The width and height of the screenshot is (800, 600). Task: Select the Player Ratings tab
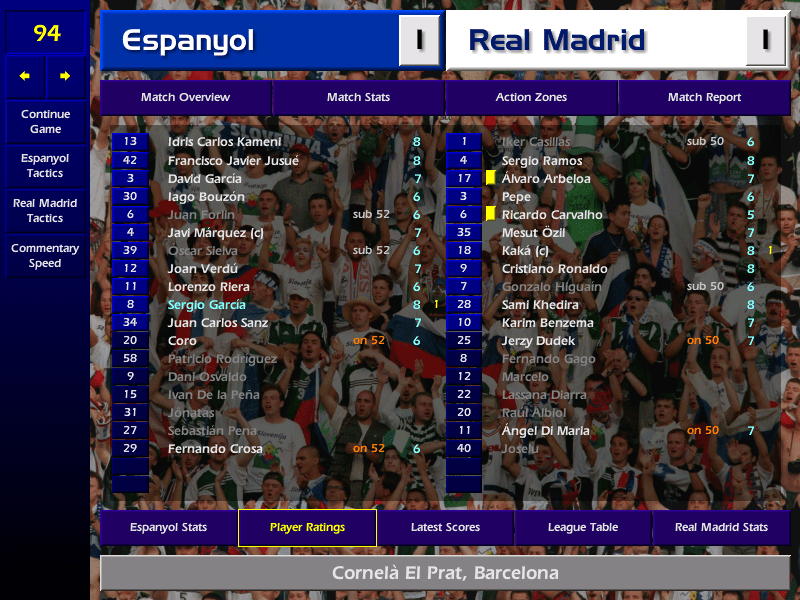307,527
